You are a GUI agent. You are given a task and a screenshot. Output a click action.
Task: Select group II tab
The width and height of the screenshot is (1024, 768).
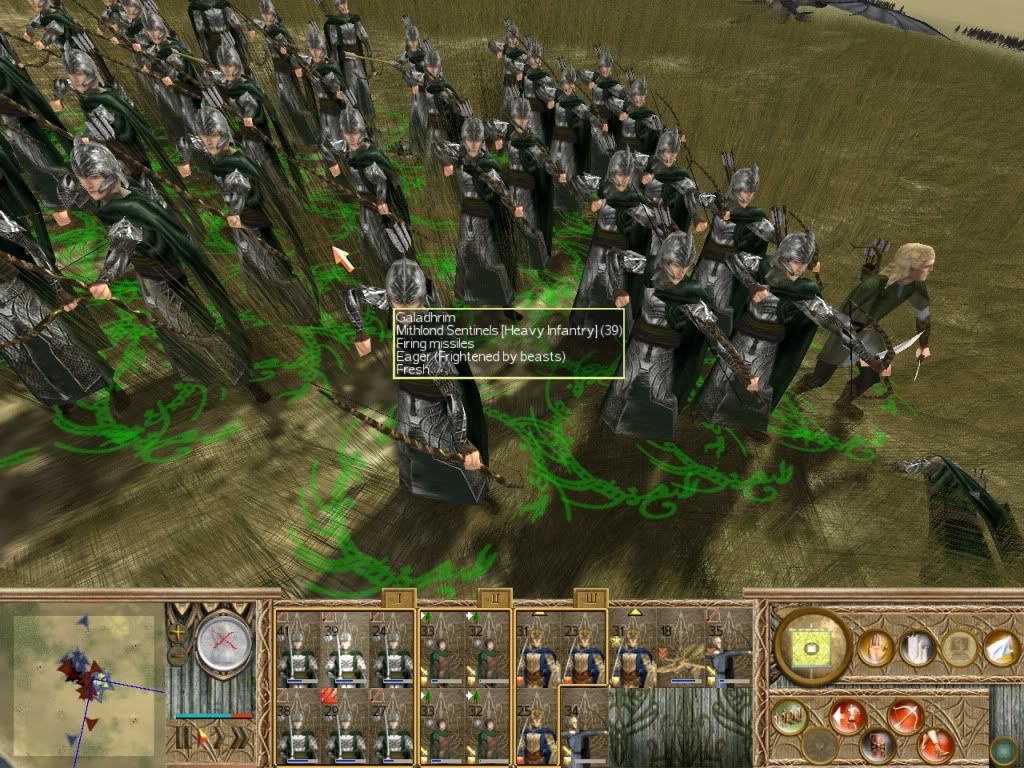[x=494, y=599]
